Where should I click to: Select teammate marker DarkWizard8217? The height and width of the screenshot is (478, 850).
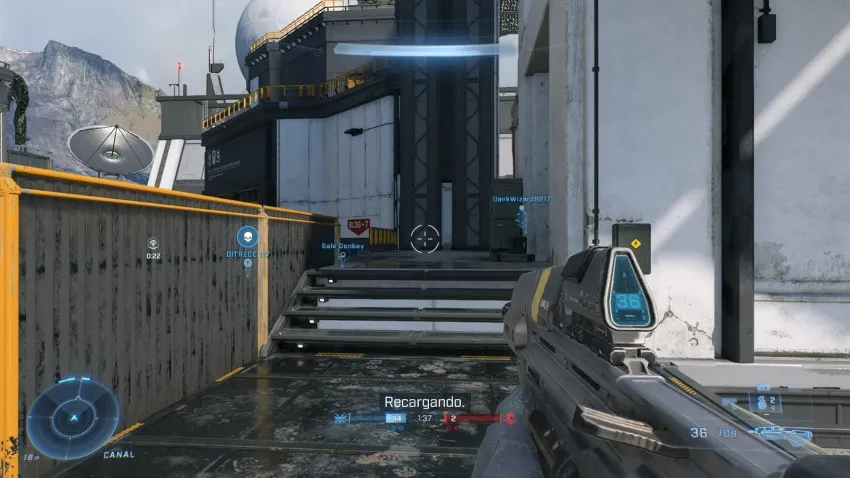[x=521, y=200]
